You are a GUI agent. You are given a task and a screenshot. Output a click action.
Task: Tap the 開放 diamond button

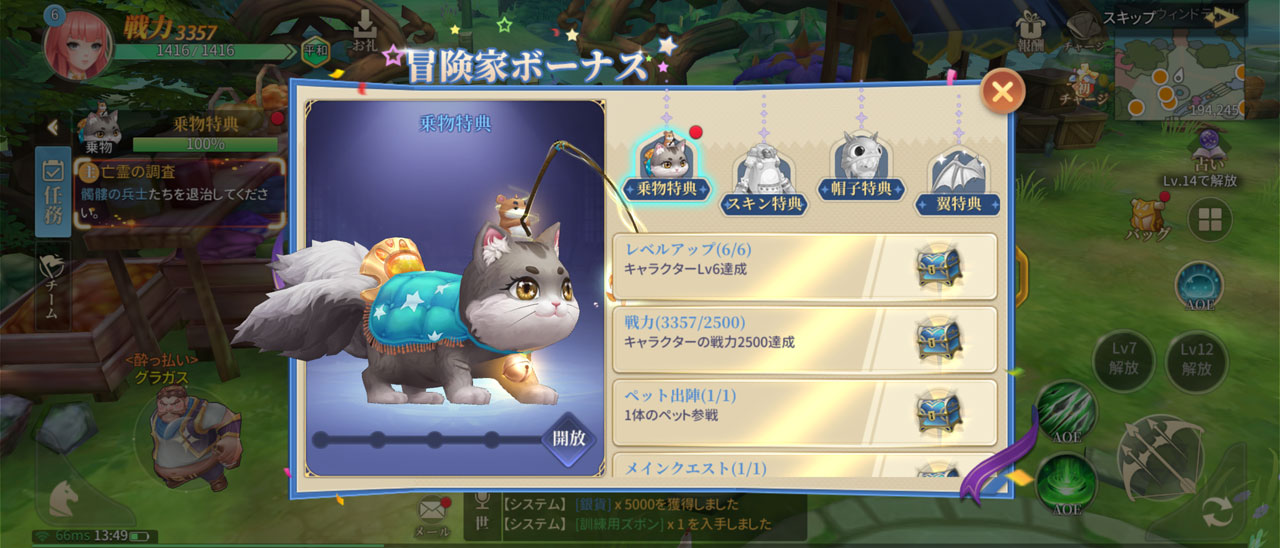tap(569, 438)
